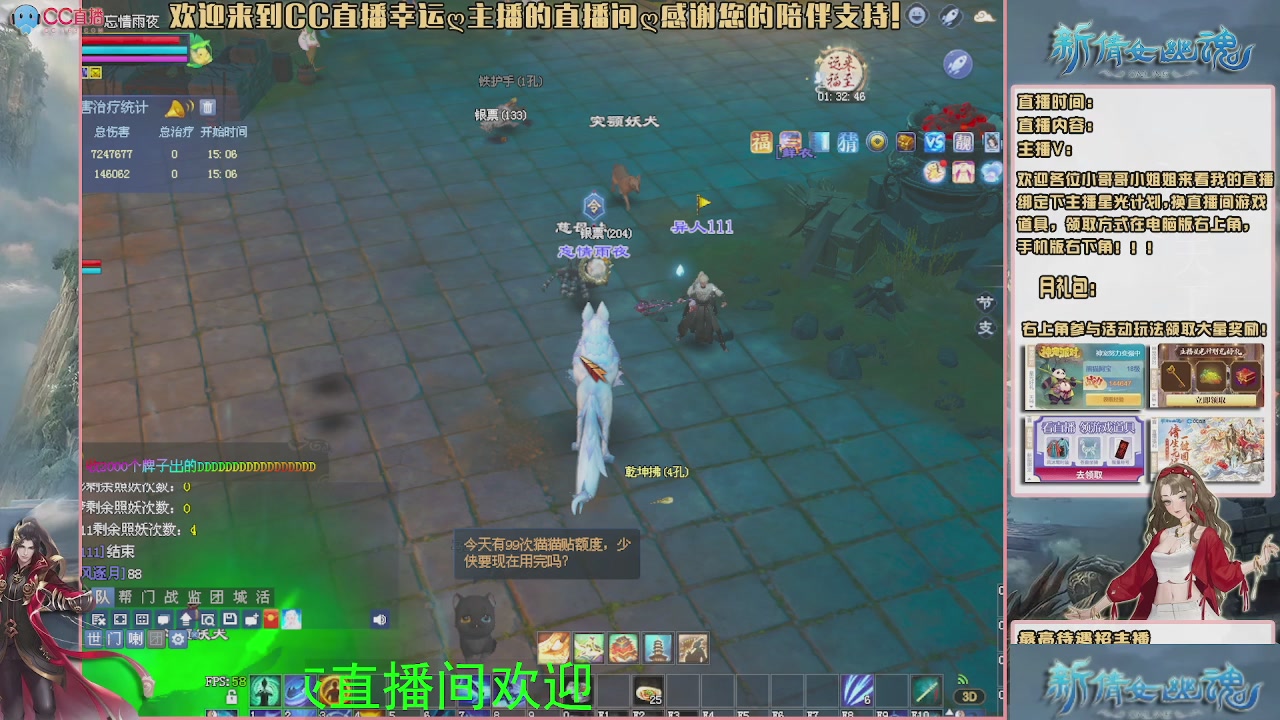
Task: Open the coin currency icon in the activity row
Action: click(x=878, y=142)
